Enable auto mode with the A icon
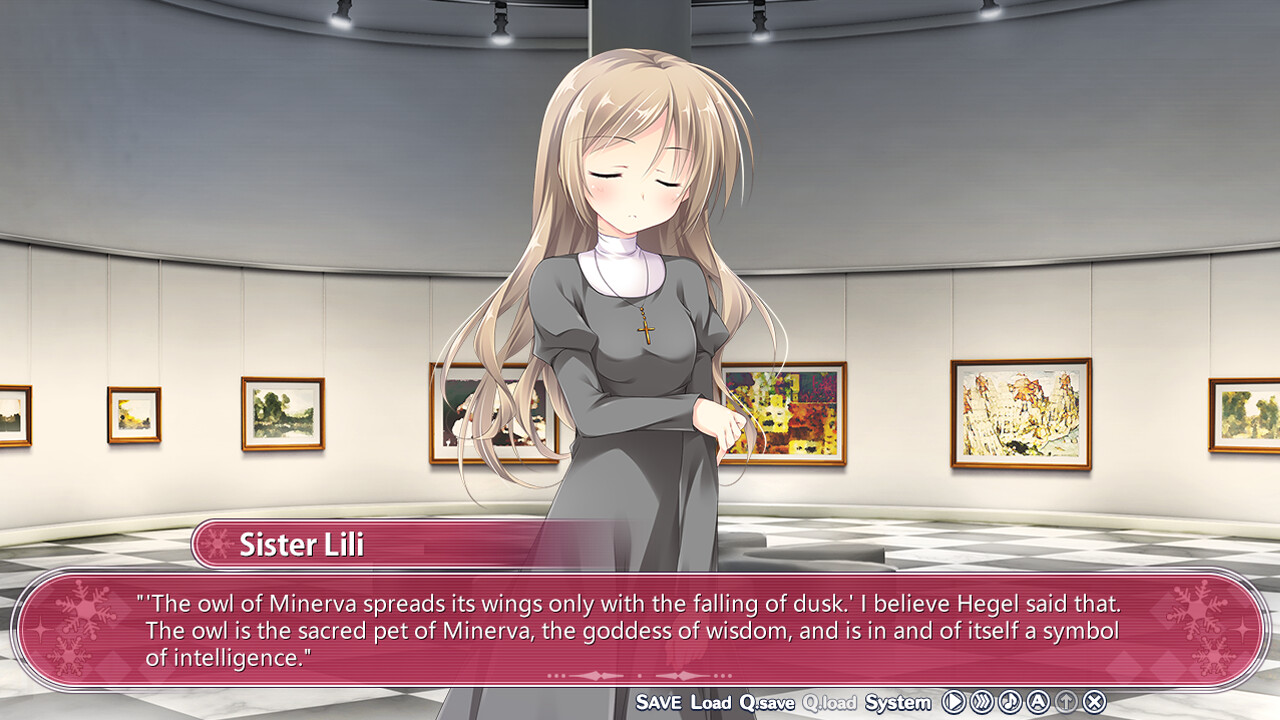 1038,703
